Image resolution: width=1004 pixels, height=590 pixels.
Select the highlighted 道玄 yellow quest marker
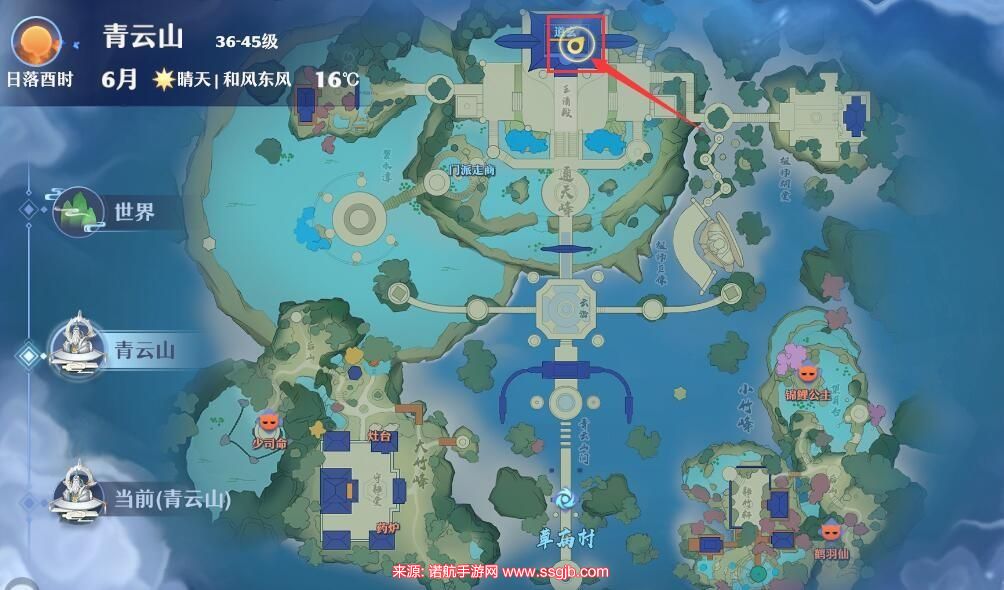(x=581, y=43)
